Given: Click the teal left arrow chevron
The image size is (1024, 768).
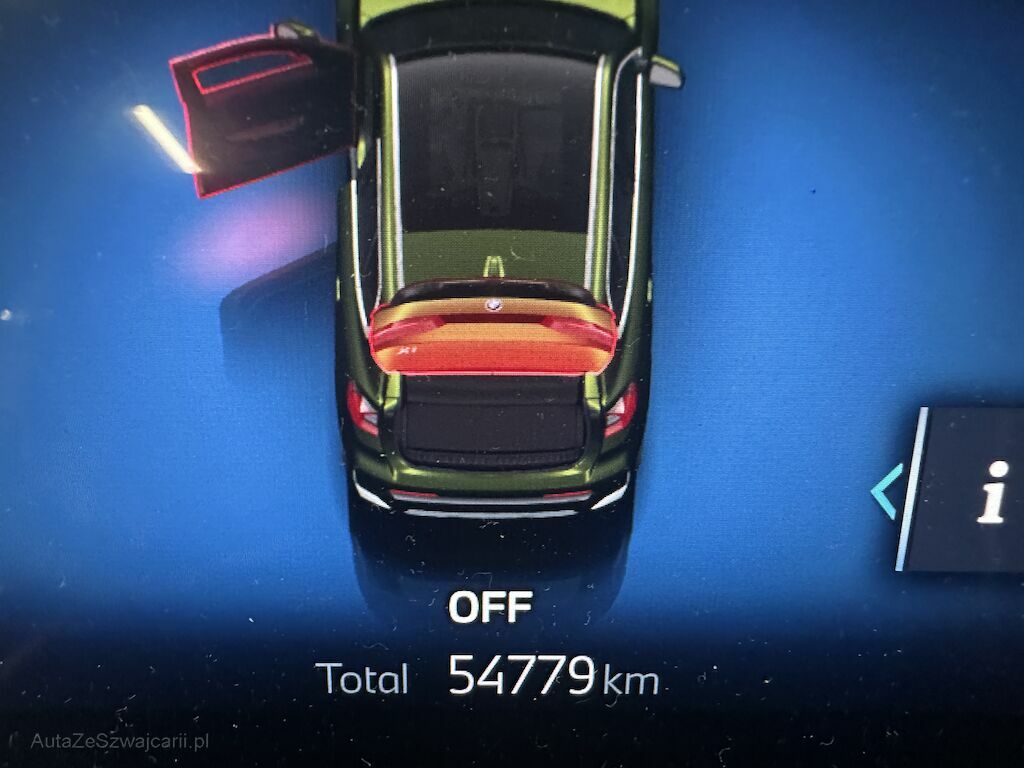Looking at the screenshot, I should [886, 491].
